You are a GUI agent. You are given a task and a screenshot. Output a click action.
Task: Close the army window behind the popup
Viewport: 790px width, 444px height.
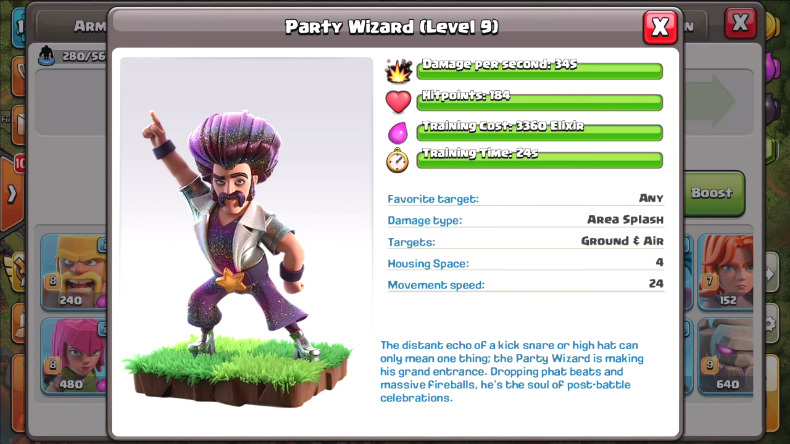click(740, 22)
